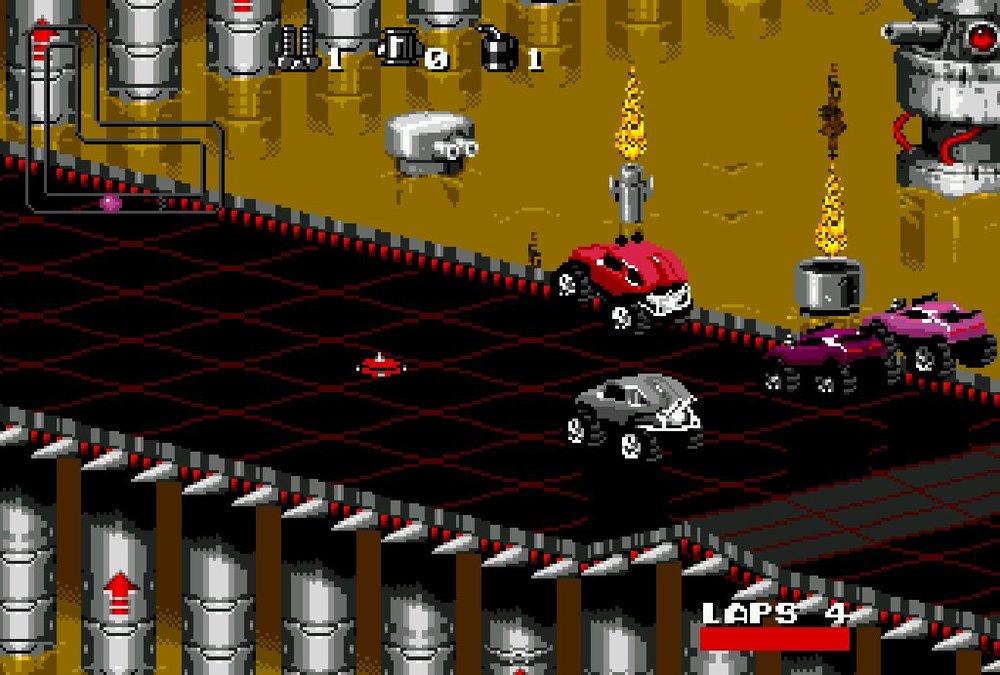Activate the nitro boost canister icon
Image resolution: width=1000 pixels, height=675 pixels.
(398, 48)
